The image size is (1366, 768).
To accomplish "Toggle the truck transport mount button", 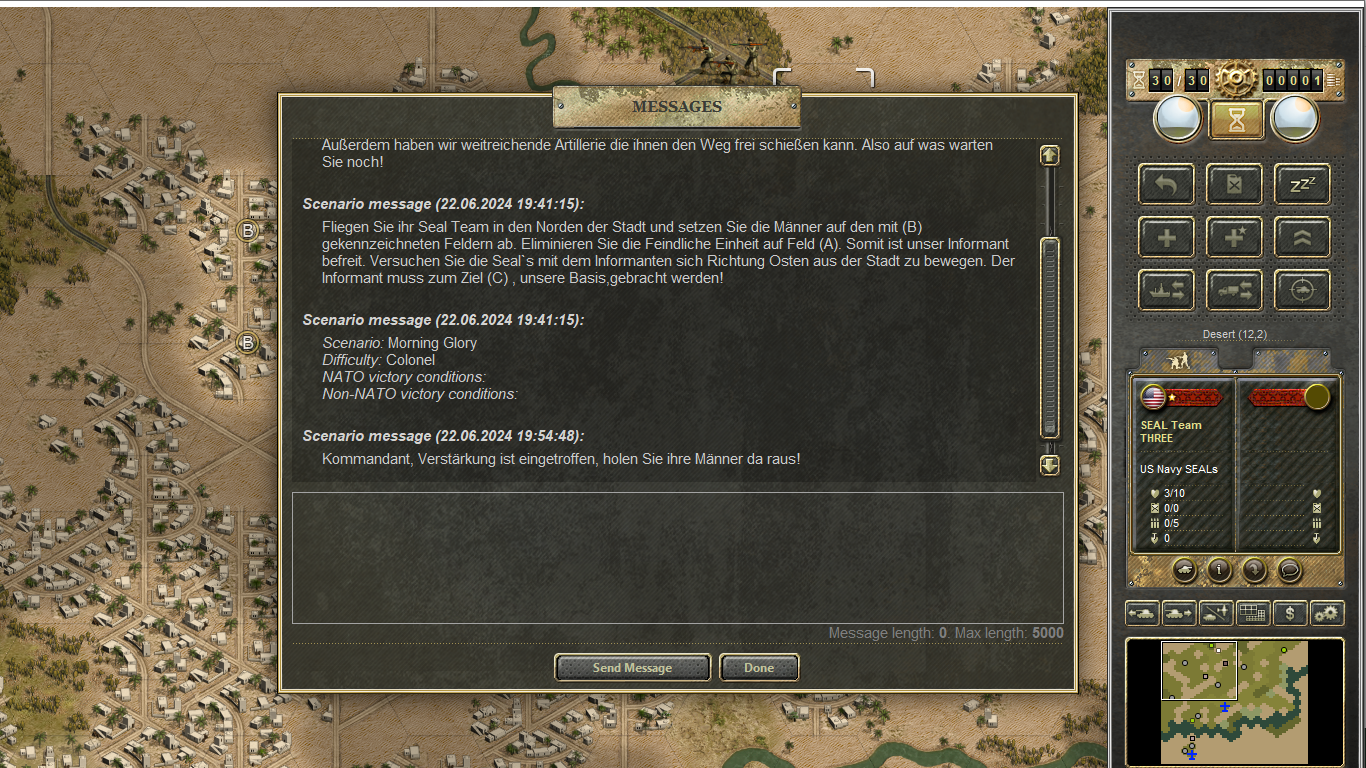I will [x=1234, y=291].
